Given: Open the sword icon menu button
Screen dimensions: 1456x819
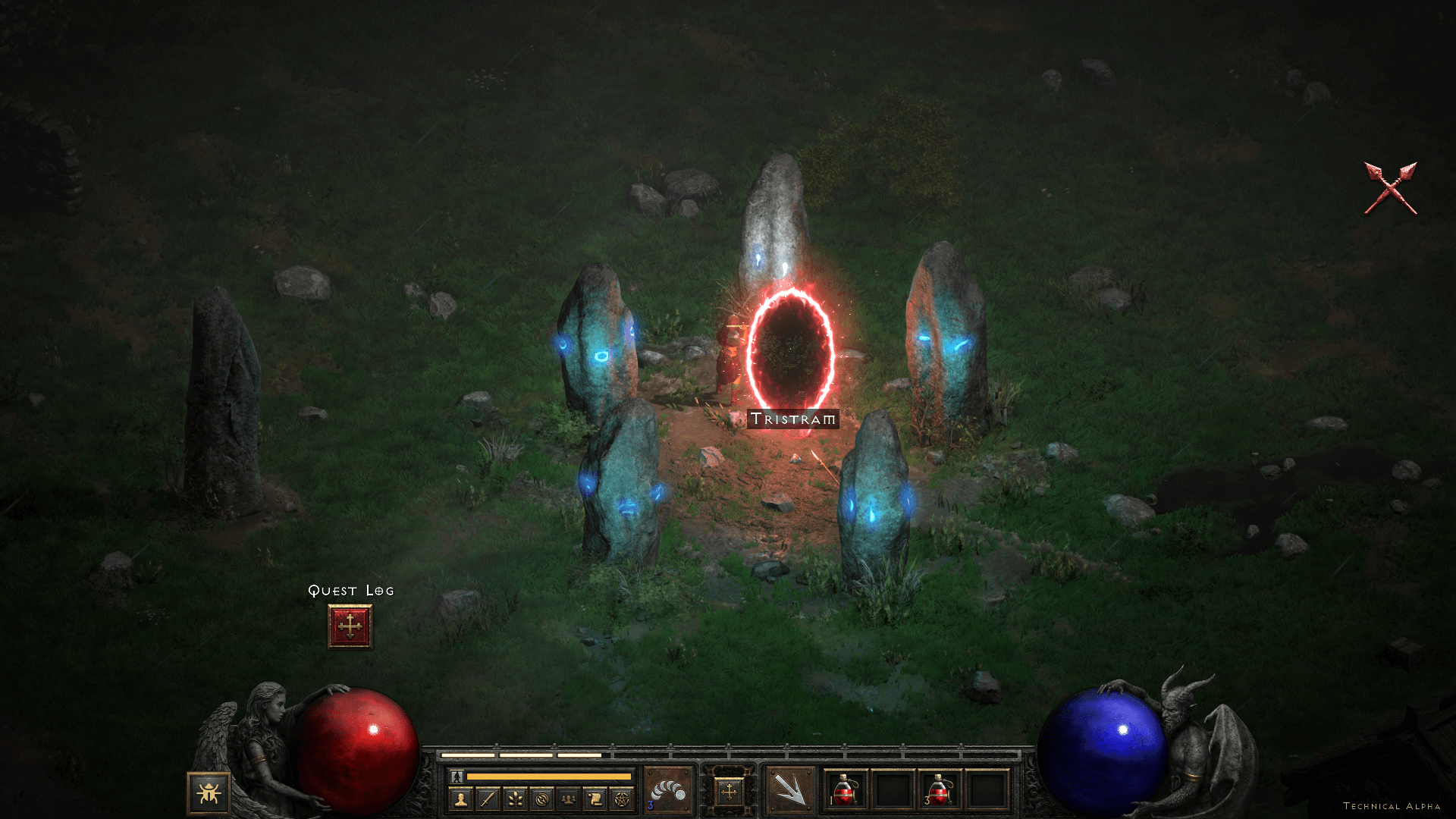Looking at the screenshot, I should coord(488,799).
